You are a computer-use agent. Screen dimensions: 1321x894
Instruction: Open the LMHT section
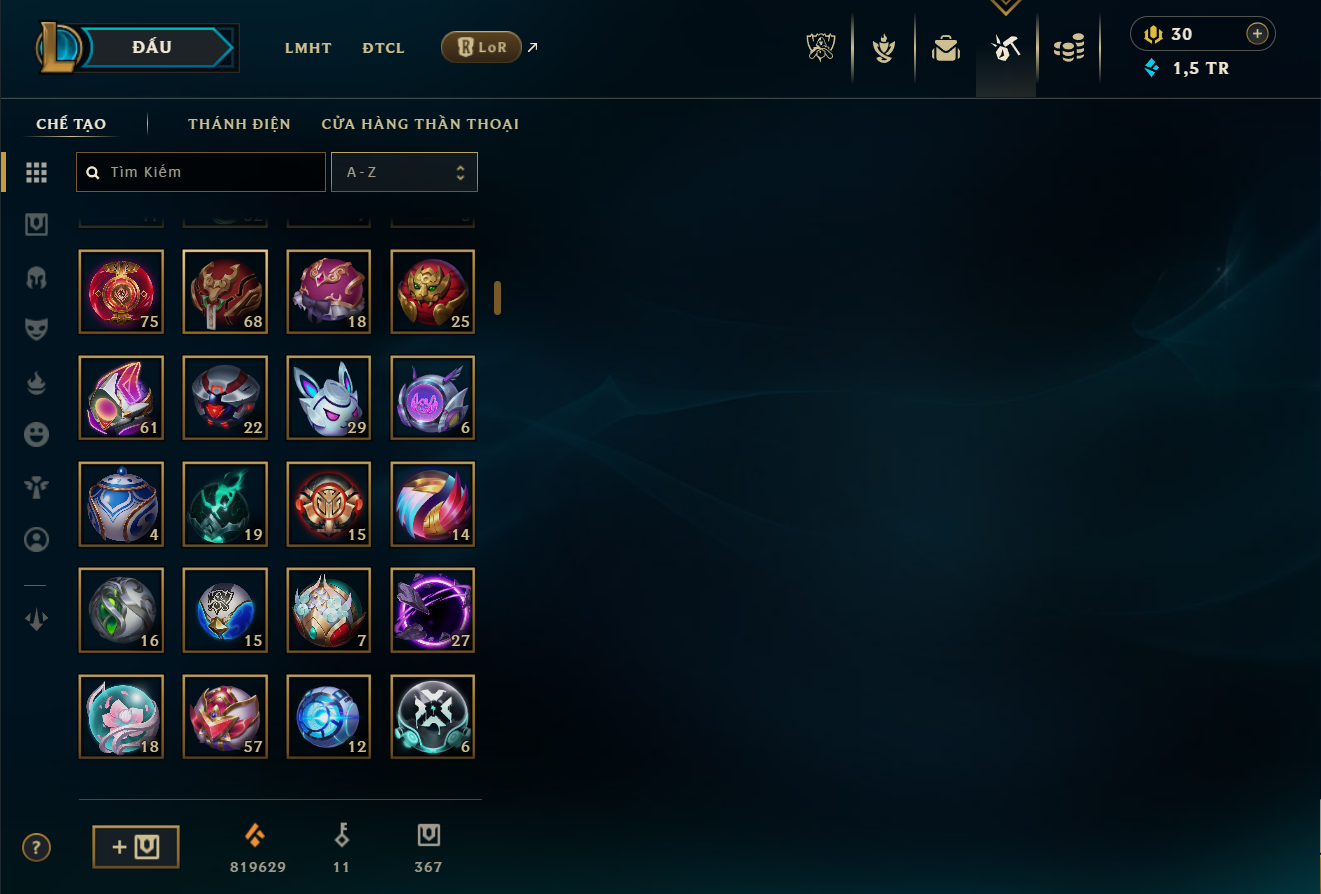pyautogui.click(x=308, y=48)
